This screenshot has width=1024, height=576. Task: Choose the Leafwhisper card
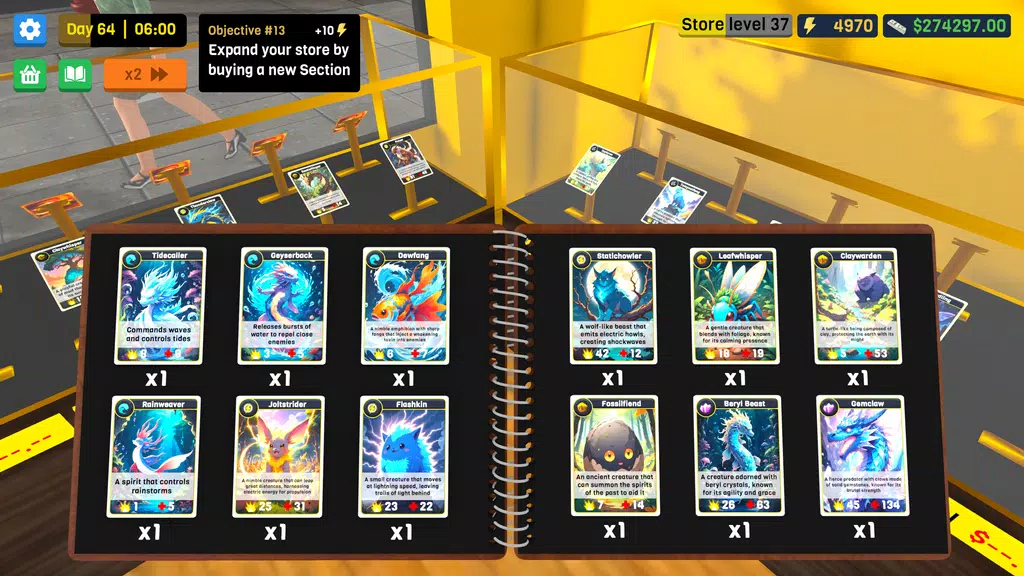(x=735, y=305)
